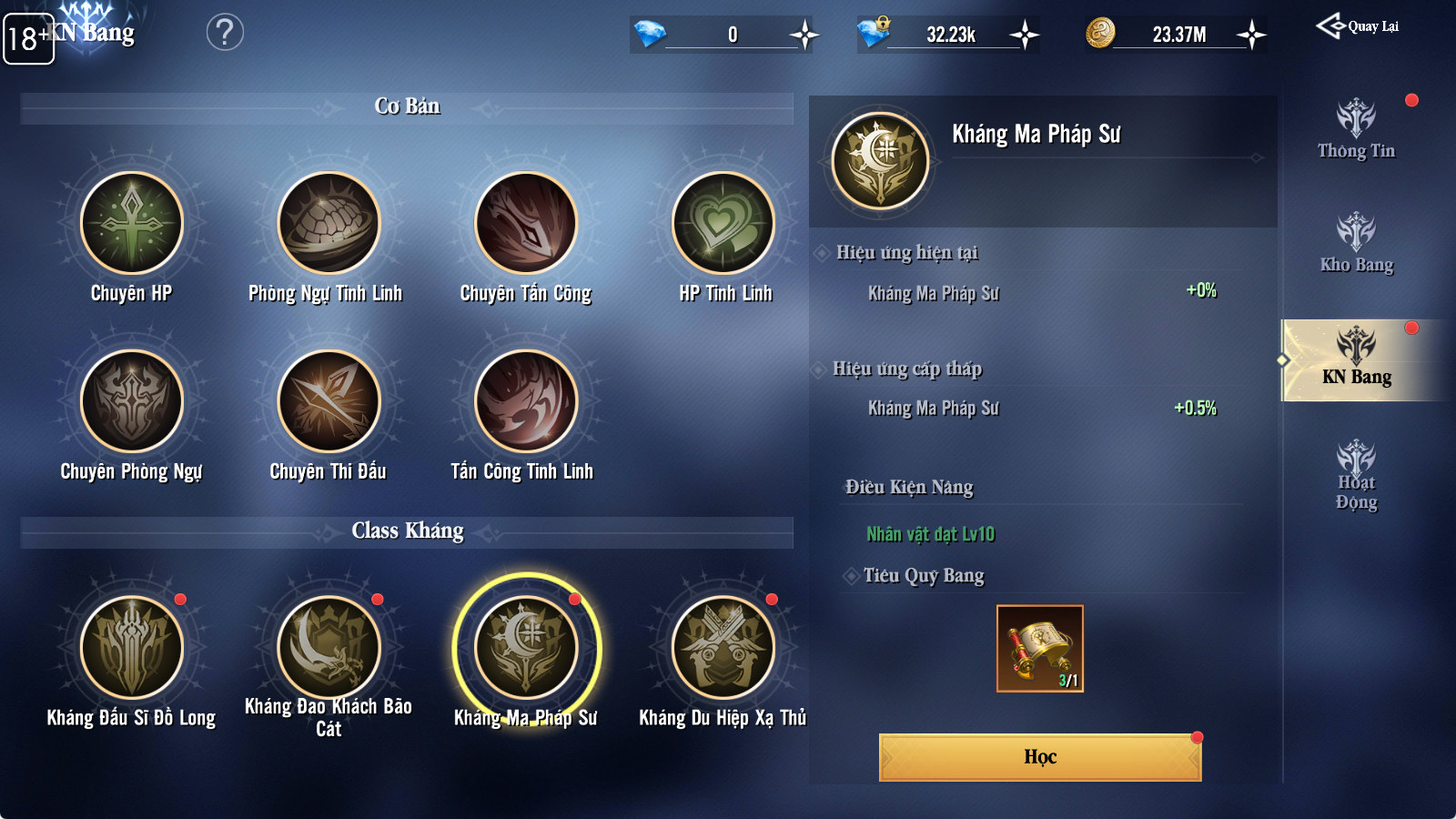Go back with Quay Lại
Image resolution: width=1456 pixels, height=819 pixels.
[1358, 26]
